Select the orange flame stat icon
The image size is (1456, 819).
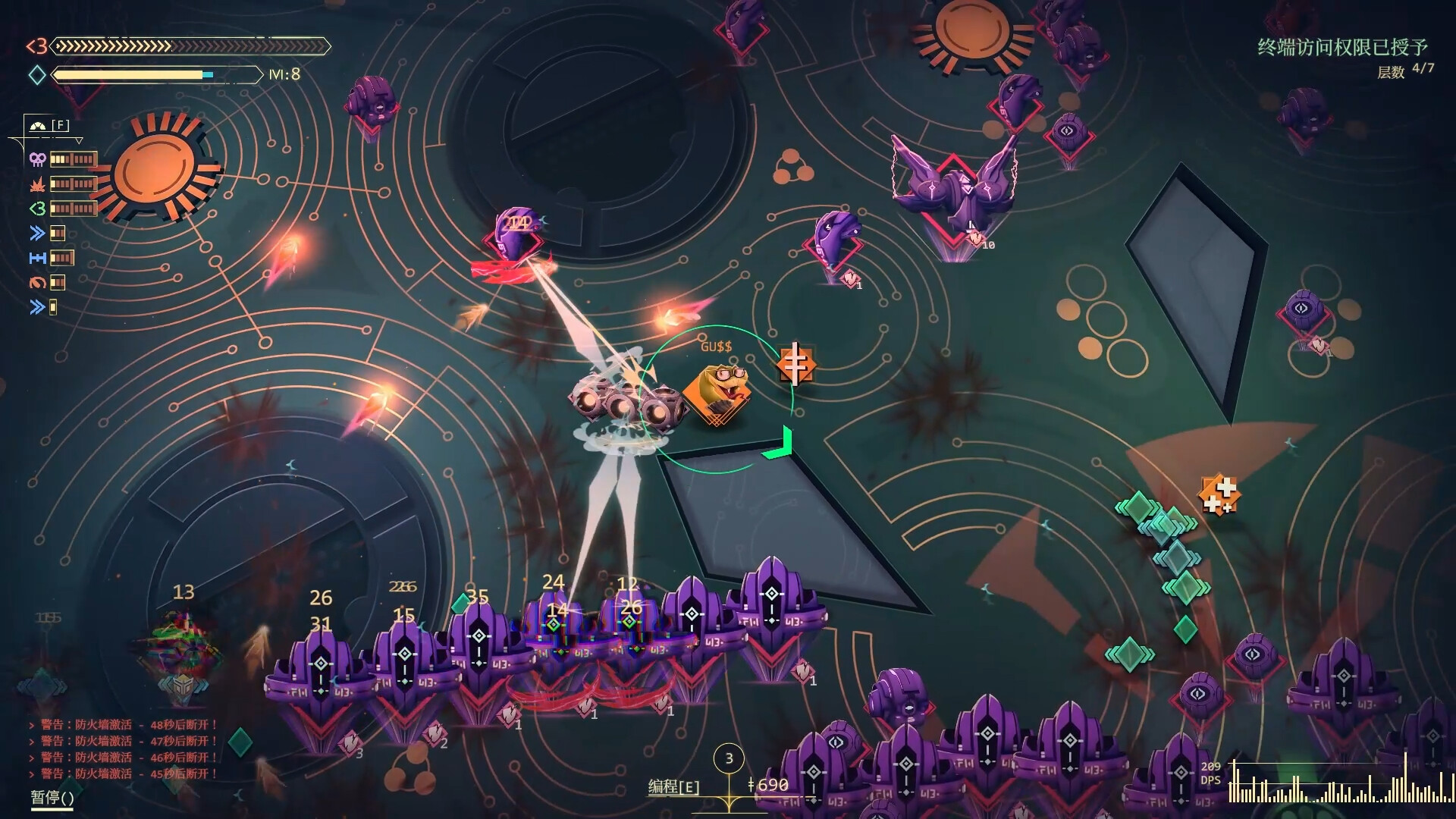pyautogui.click(x=37, y=184)
